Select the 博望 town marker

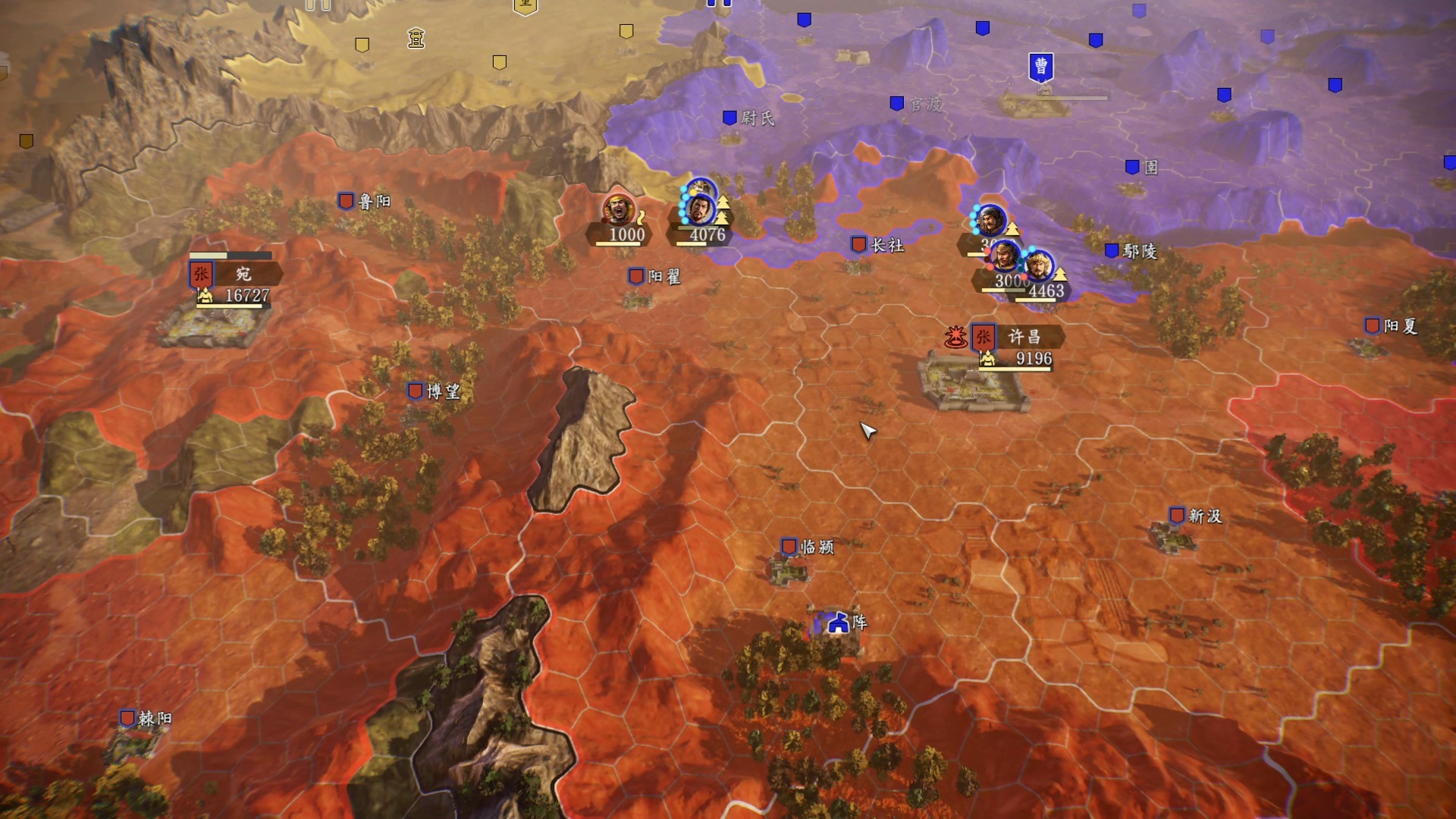pos(416,391)
